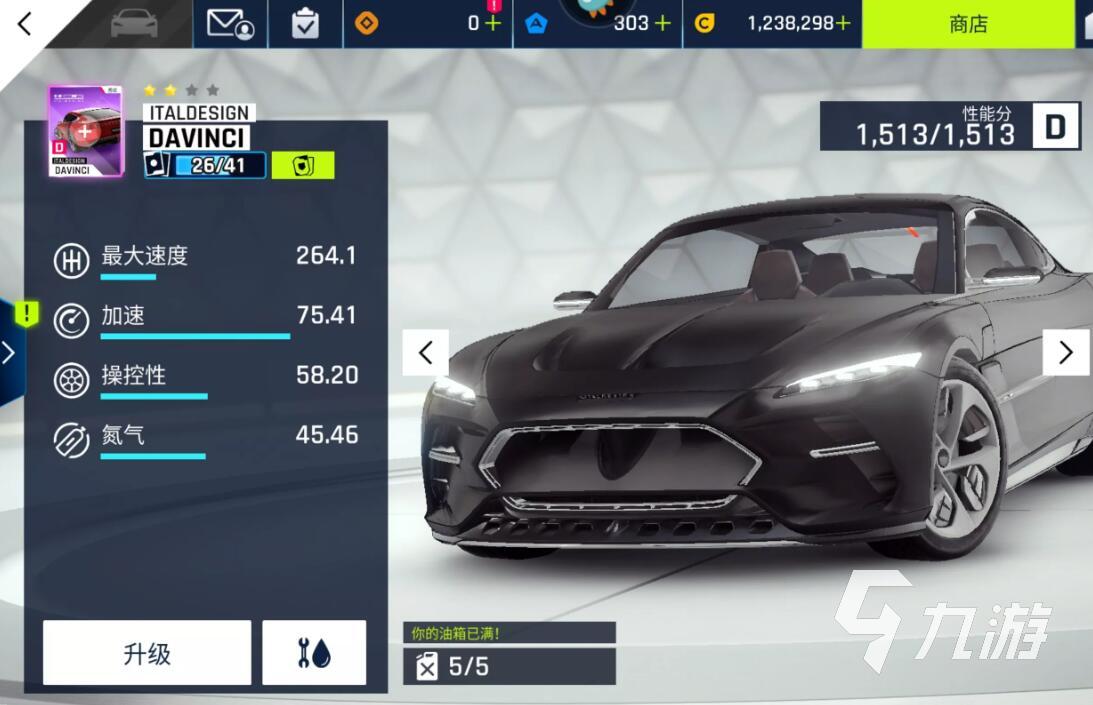Expand the left side panel arrow
The width and height of the screenshot is (1093, 705).
pos(9,352)
